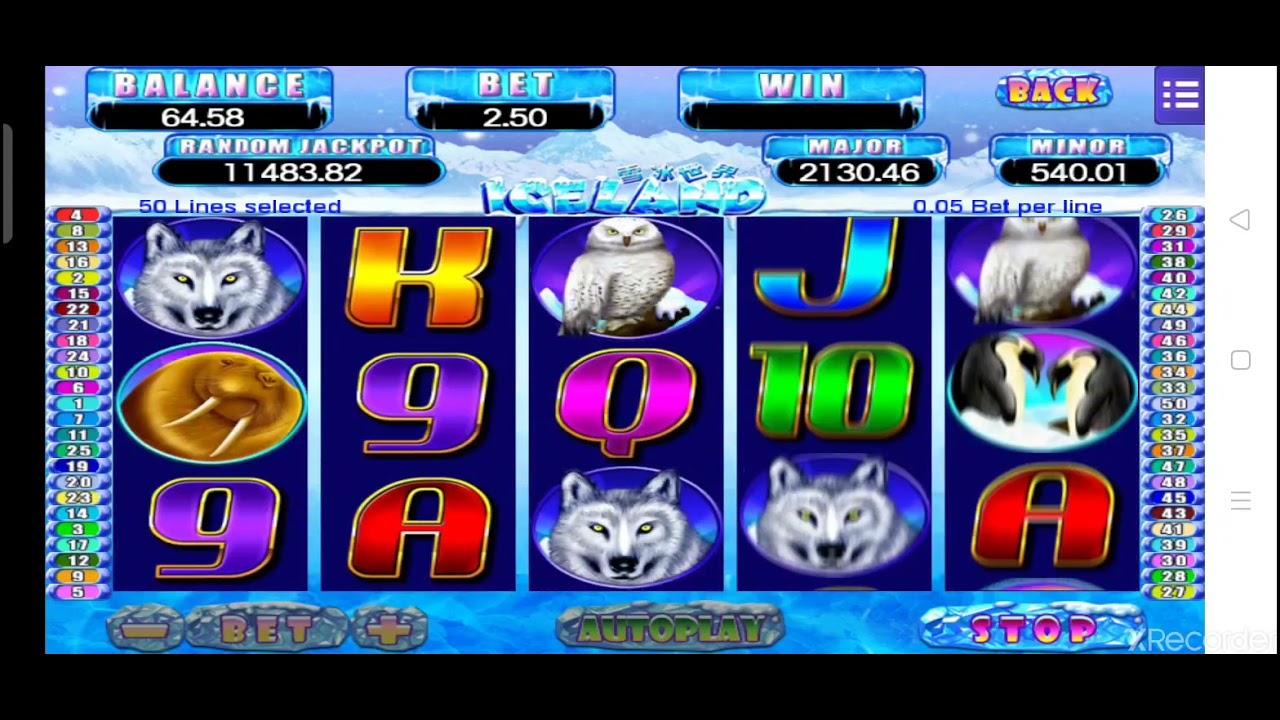Click the BACK button
The height and width of the screenshot is (720, 1280).
tap(1053, 92)
